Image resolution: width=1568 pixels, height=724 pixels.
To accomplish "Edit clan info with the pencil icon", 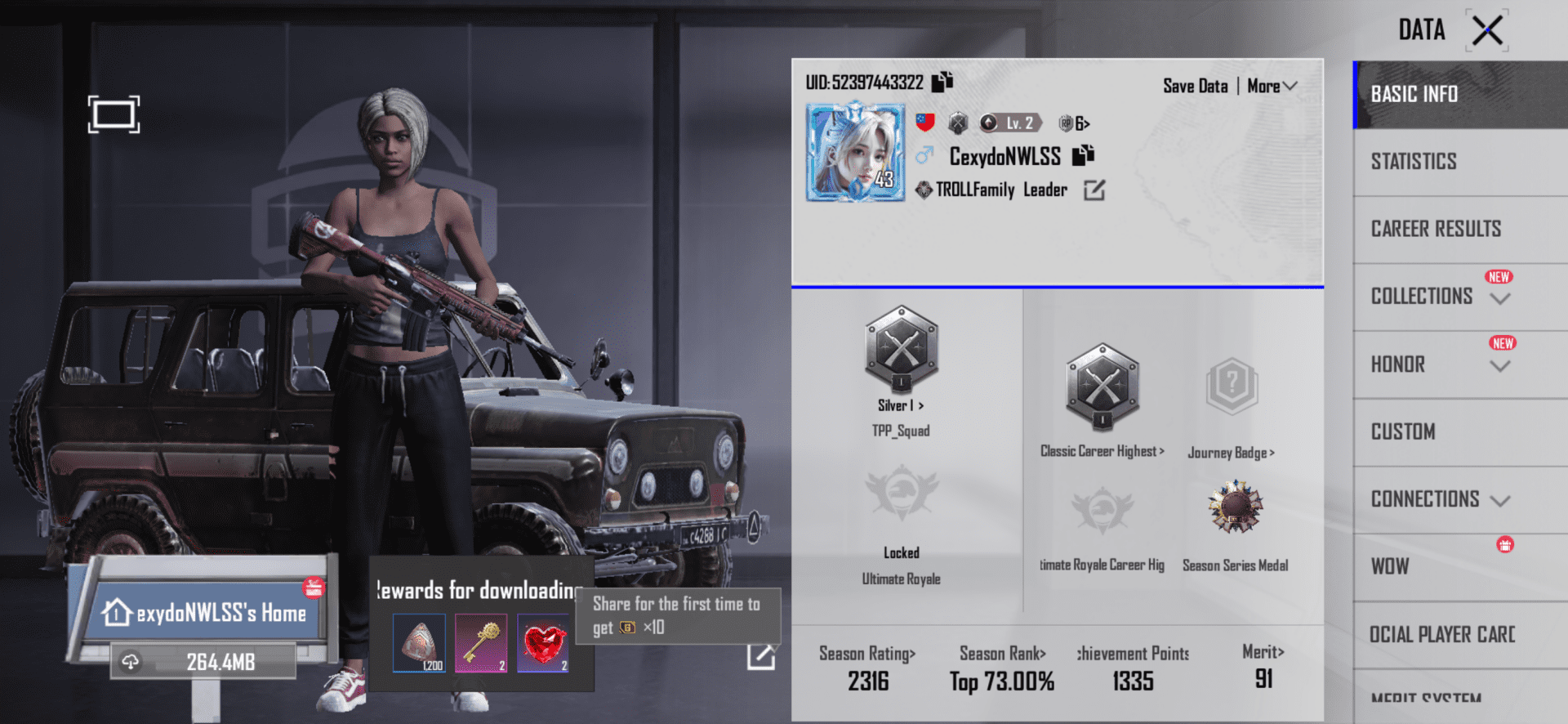I will click(1094, 190).
